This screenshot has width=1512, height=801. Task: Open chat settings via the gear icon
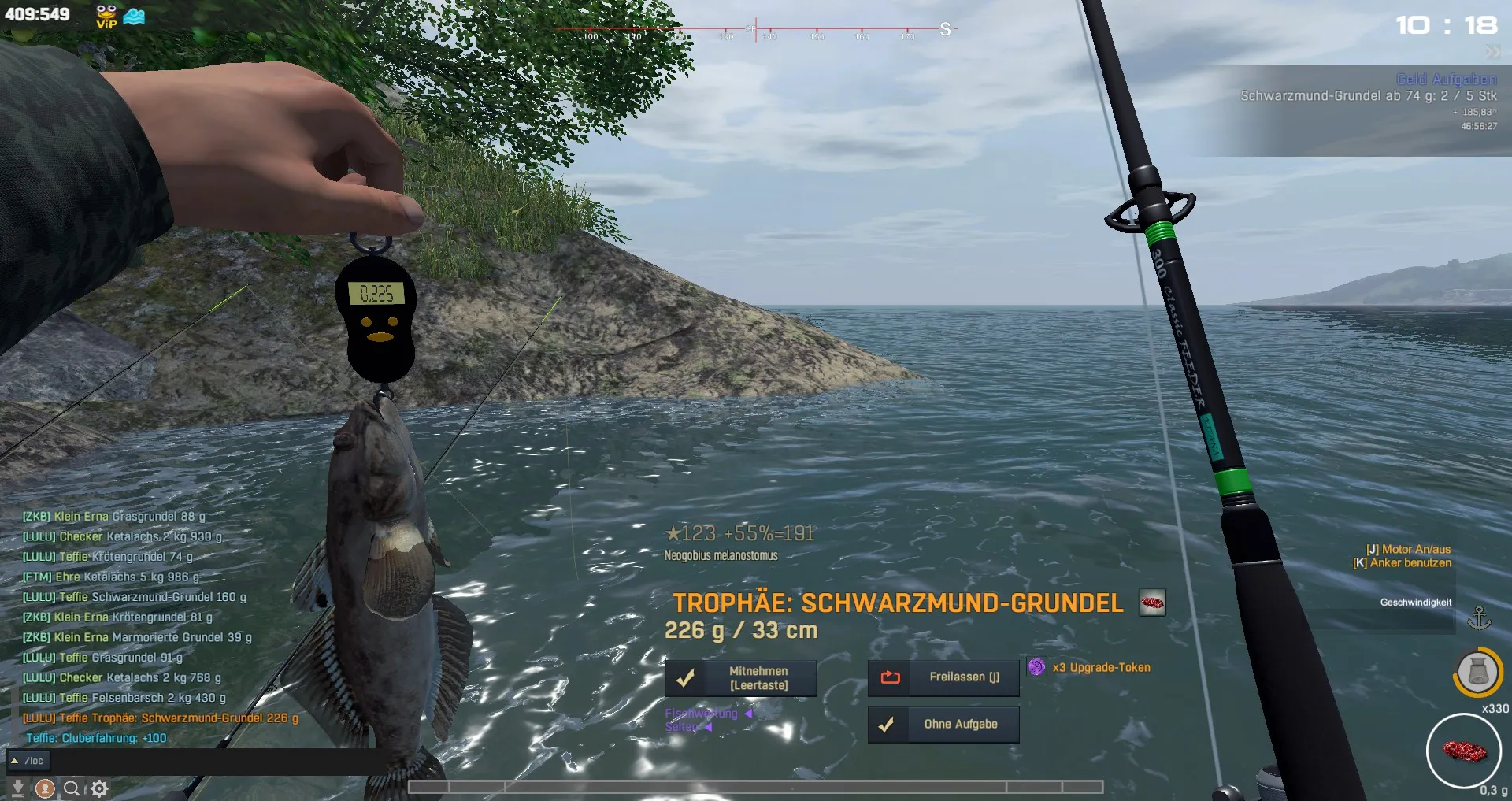click(99, 788)
